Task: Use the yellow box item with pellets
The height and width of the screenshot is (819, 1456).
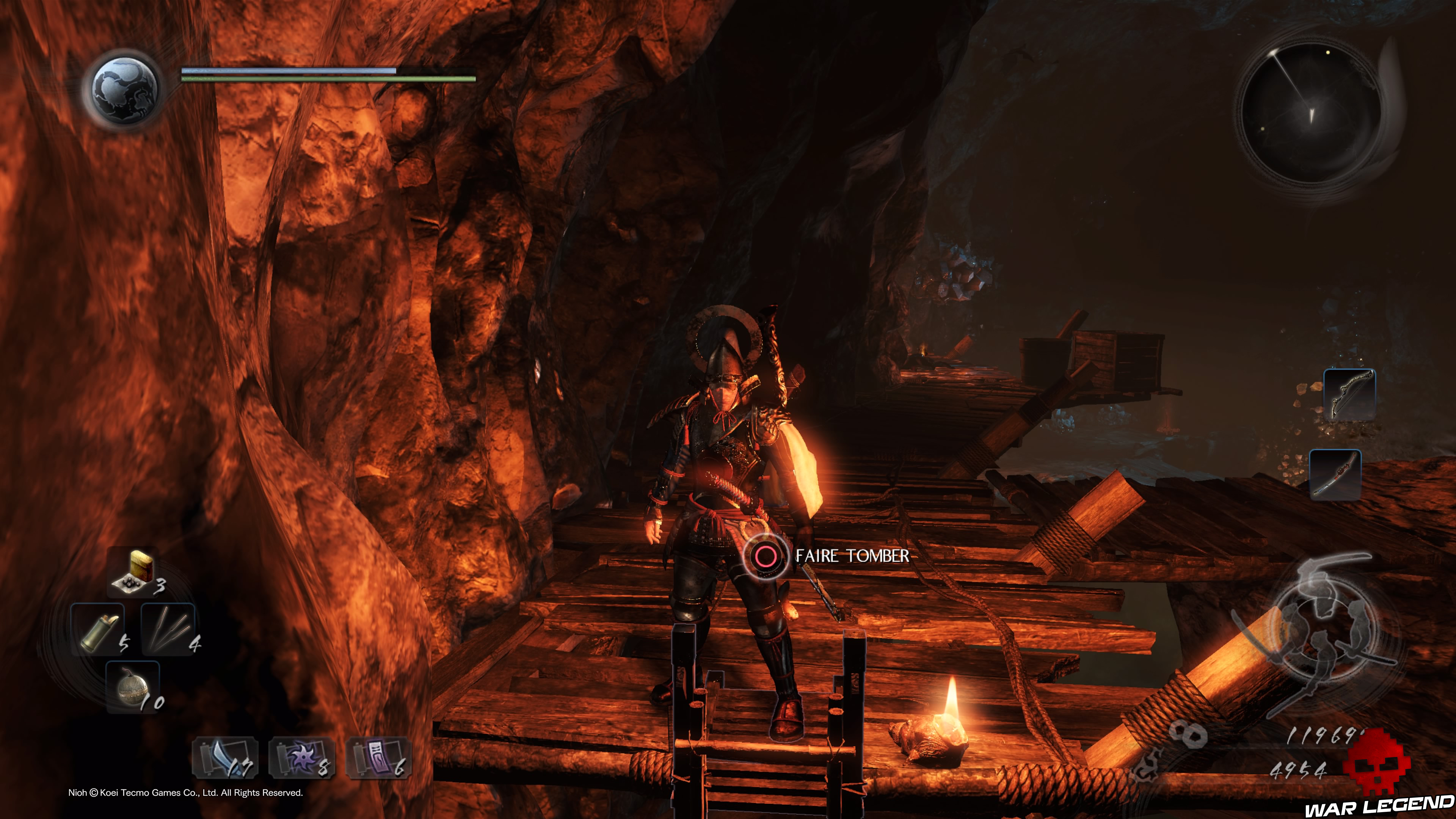Action: [x=135, y=572]
